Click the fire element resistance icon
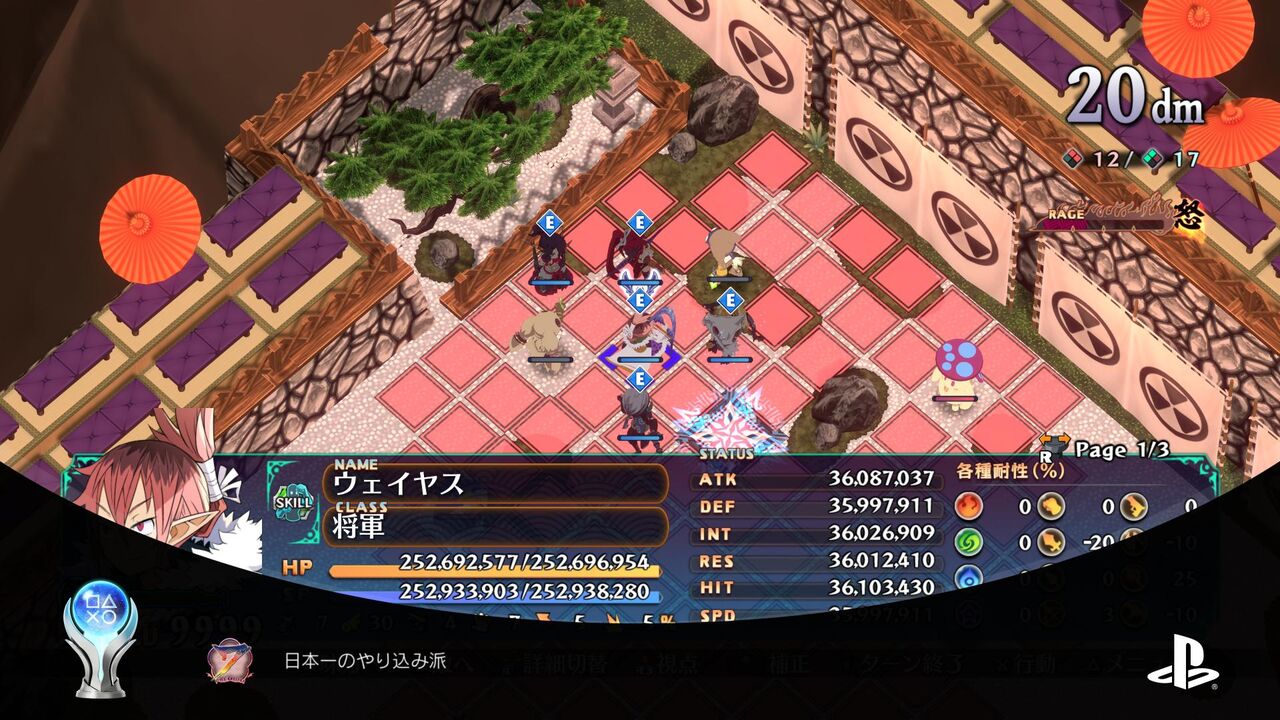 pyautogui.click(x=969, y=506)
